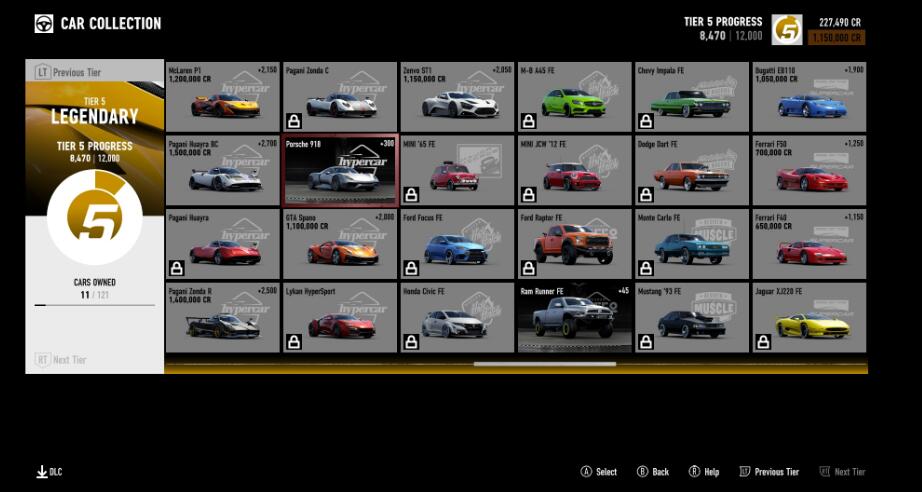Screen dimensions: 922x492
Task: Choose the Pagani Zonda C tile
Action: tap(340, 97)
